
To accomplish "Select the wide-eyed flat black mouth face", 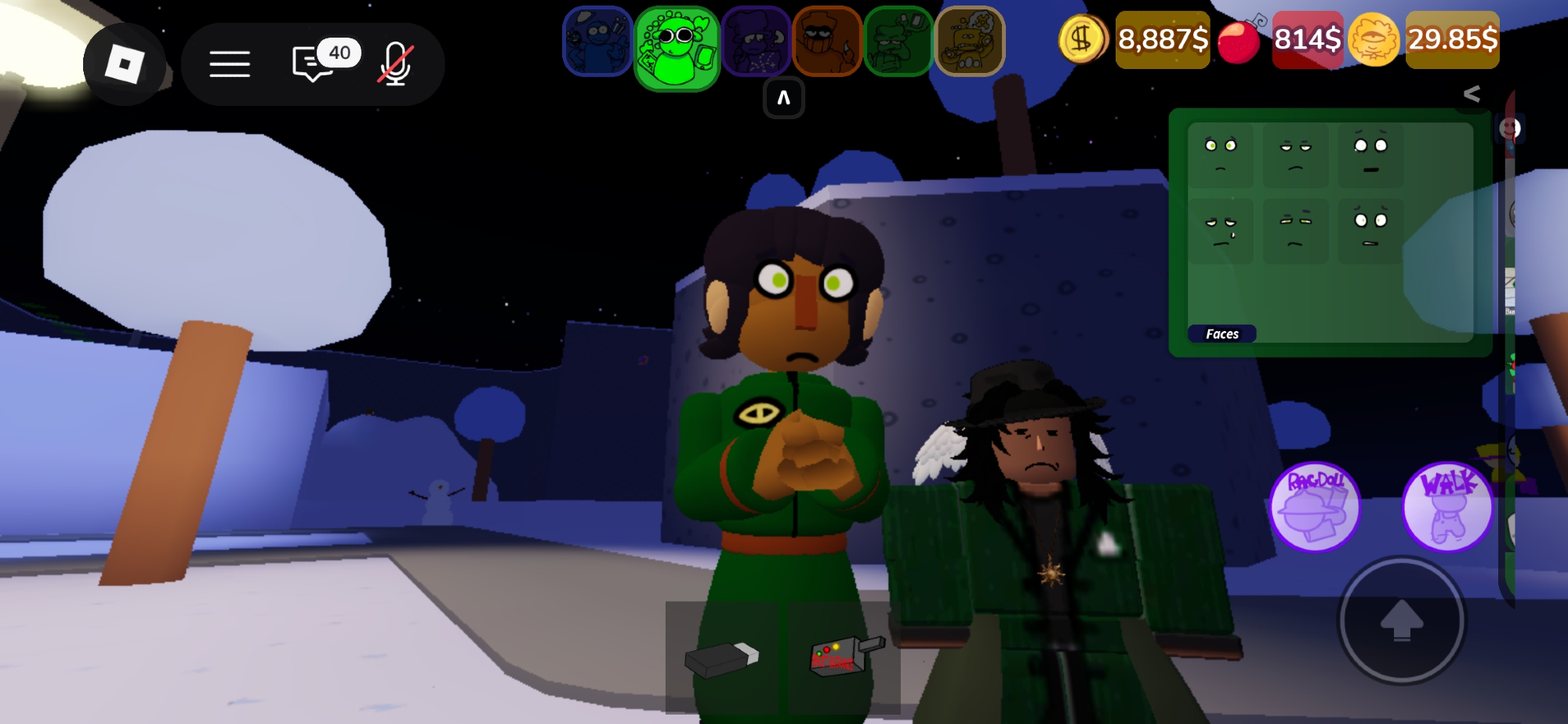I will pyautogui.click(x=1370, y=155).
